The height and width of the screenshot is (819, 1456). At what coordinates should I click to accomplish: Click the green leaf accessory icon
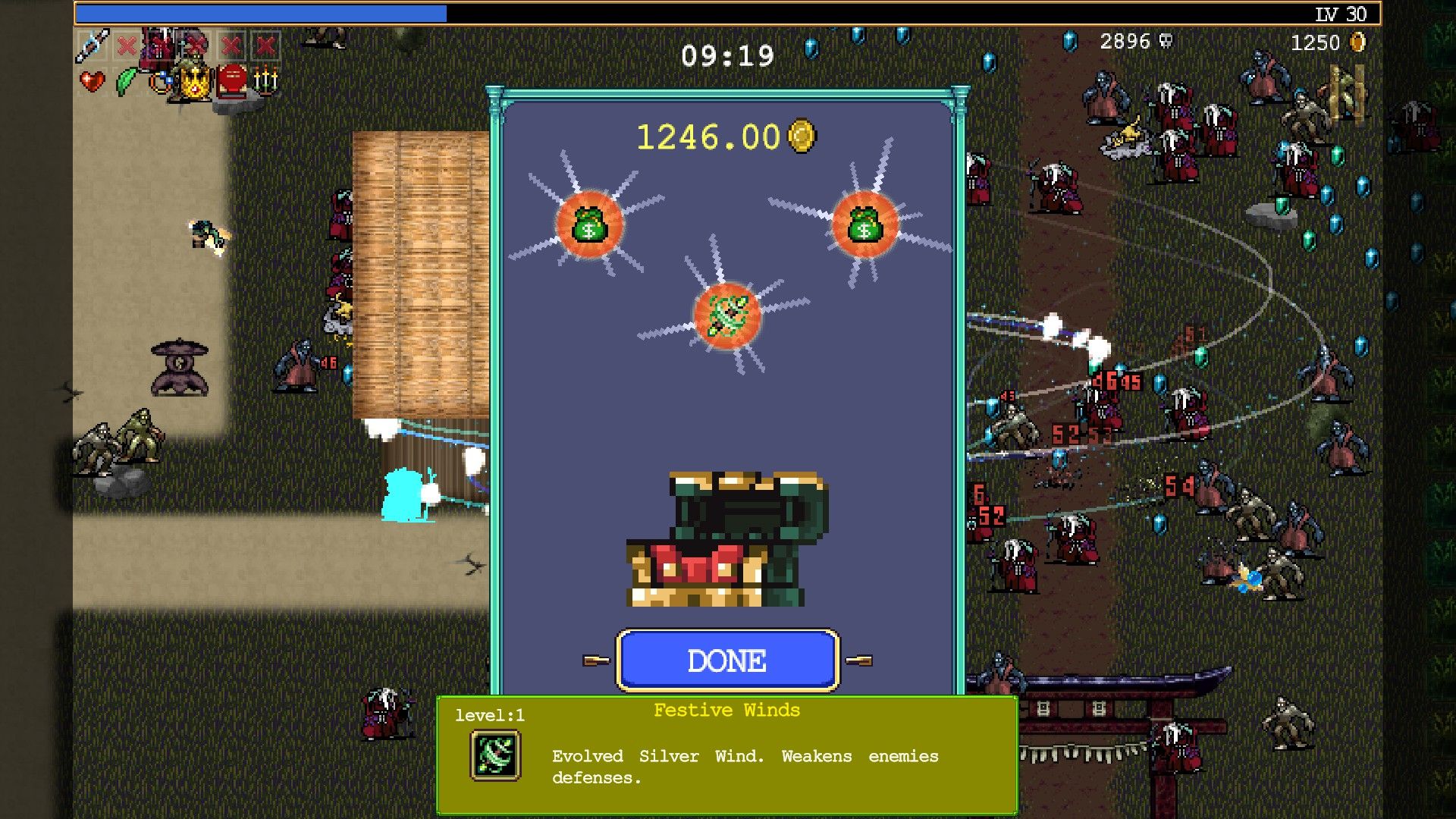point(126,83)
